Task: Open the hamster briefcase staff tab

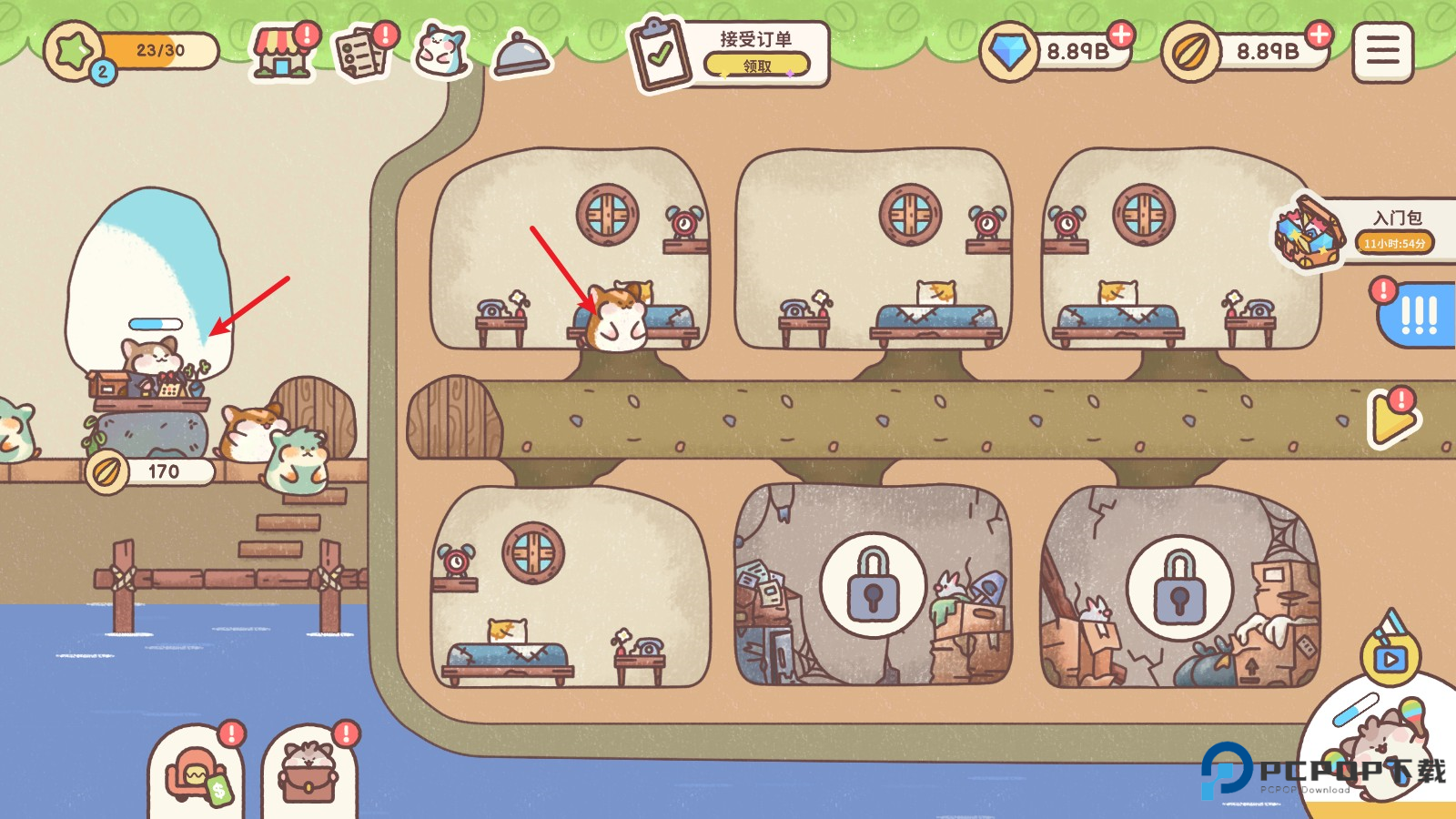Action: (x=308, y=775)
